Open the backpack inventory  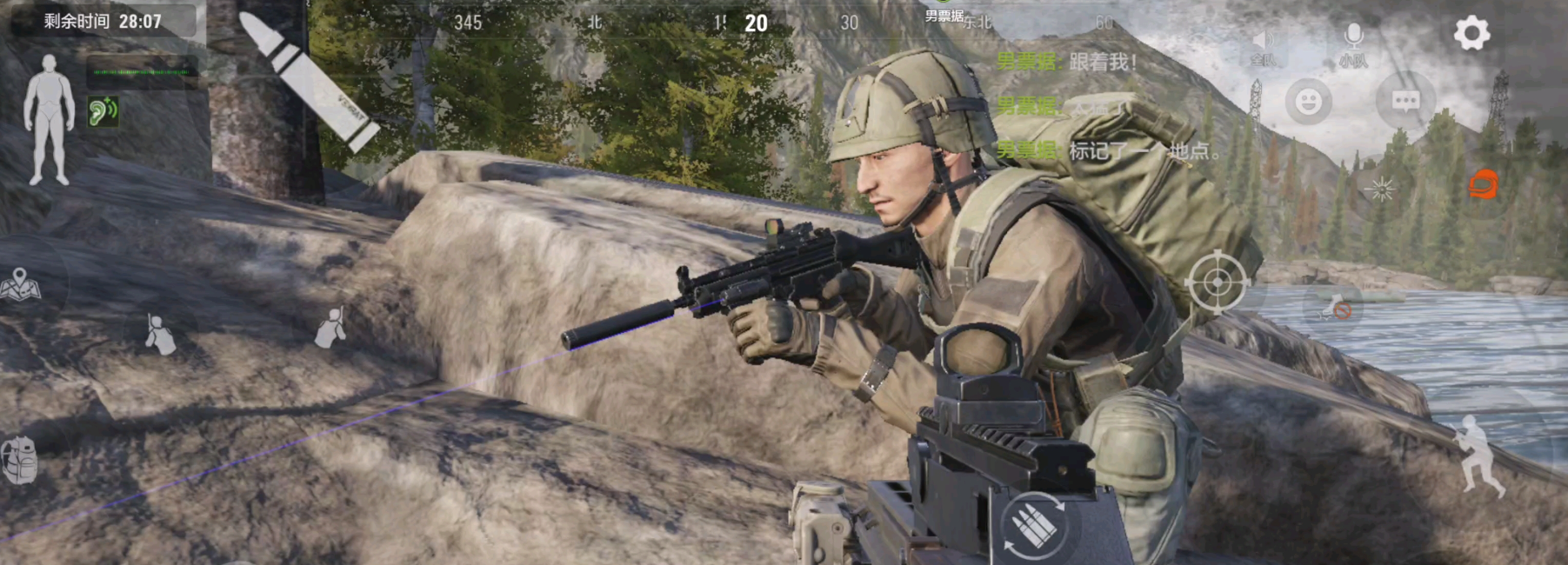click(20, 460)
